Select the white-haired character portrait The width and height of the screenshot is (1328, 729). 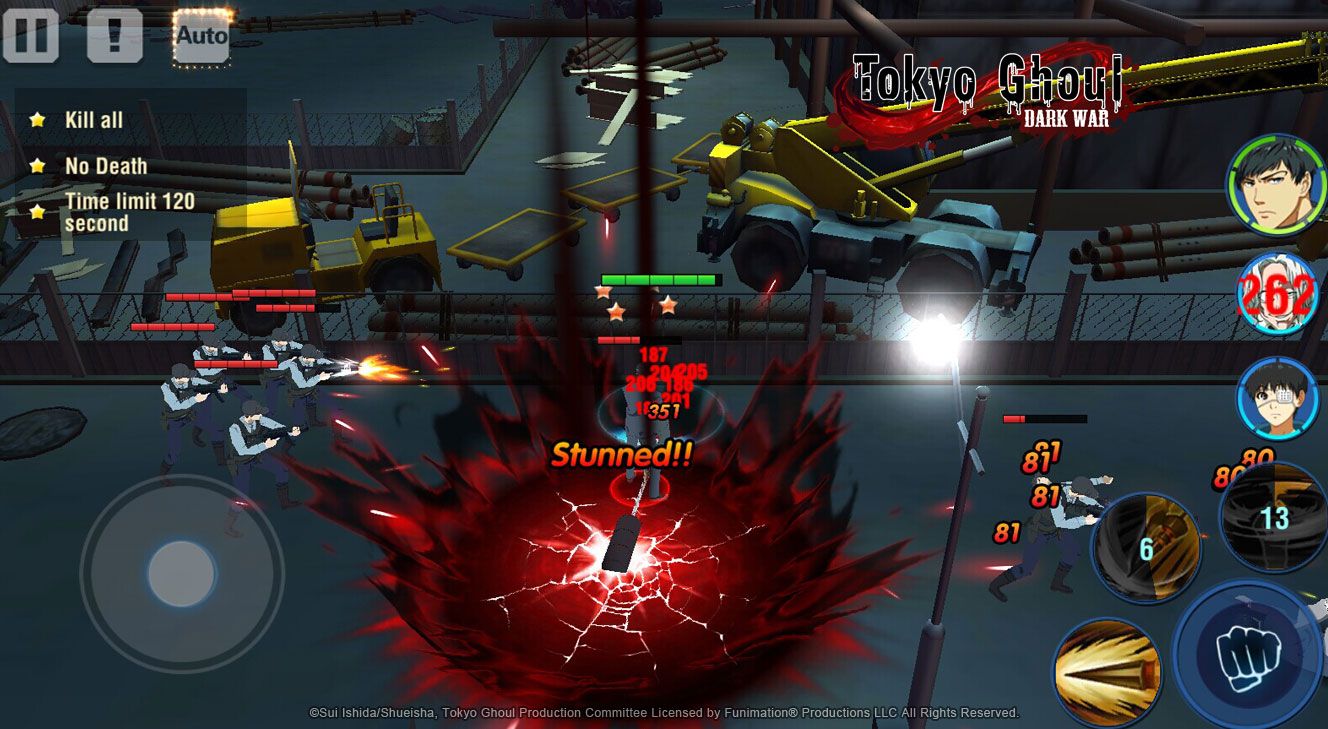pyautogui.click(x=1278, y=293)
